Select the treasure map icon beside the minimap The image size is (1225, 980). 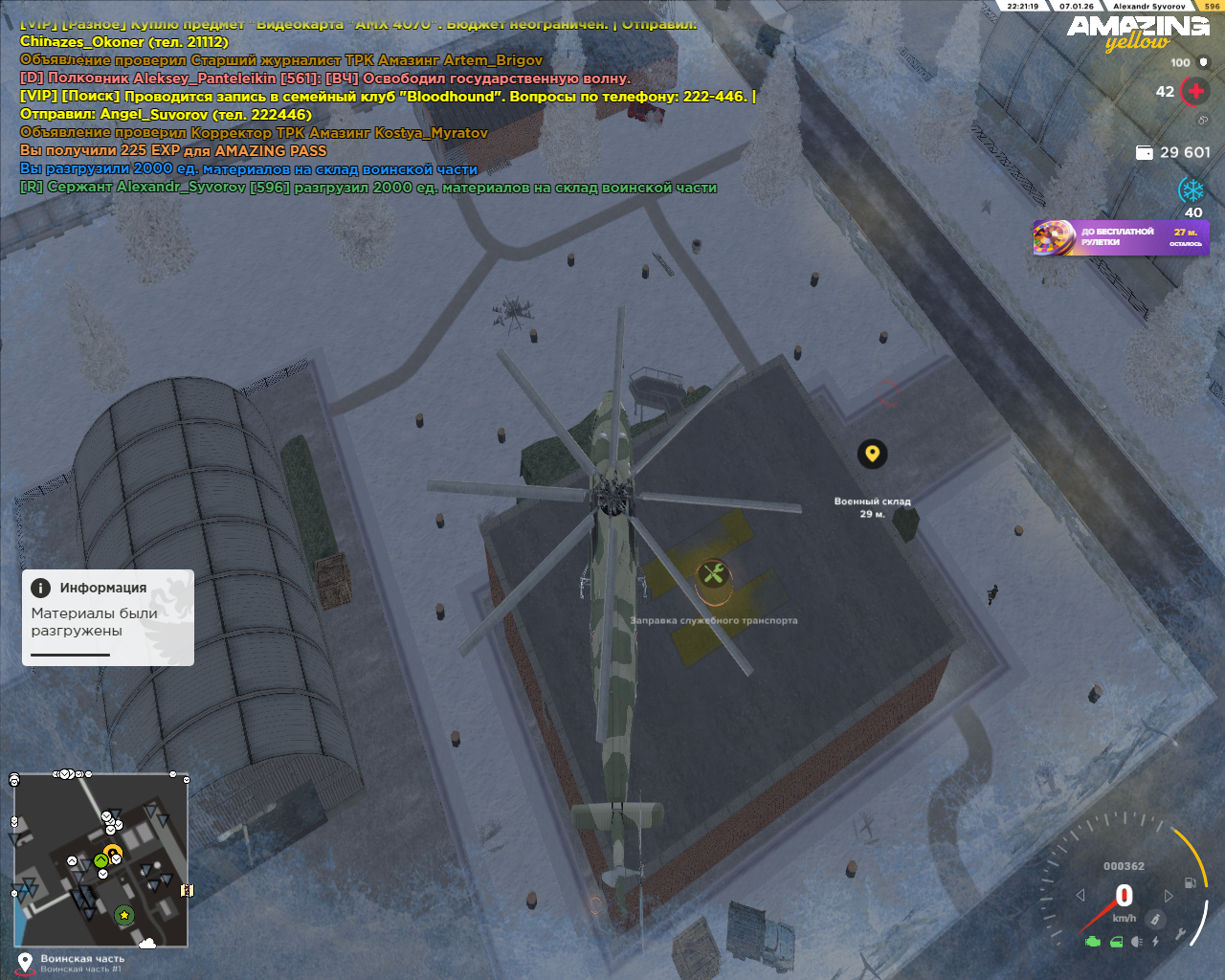click(187, 890)
